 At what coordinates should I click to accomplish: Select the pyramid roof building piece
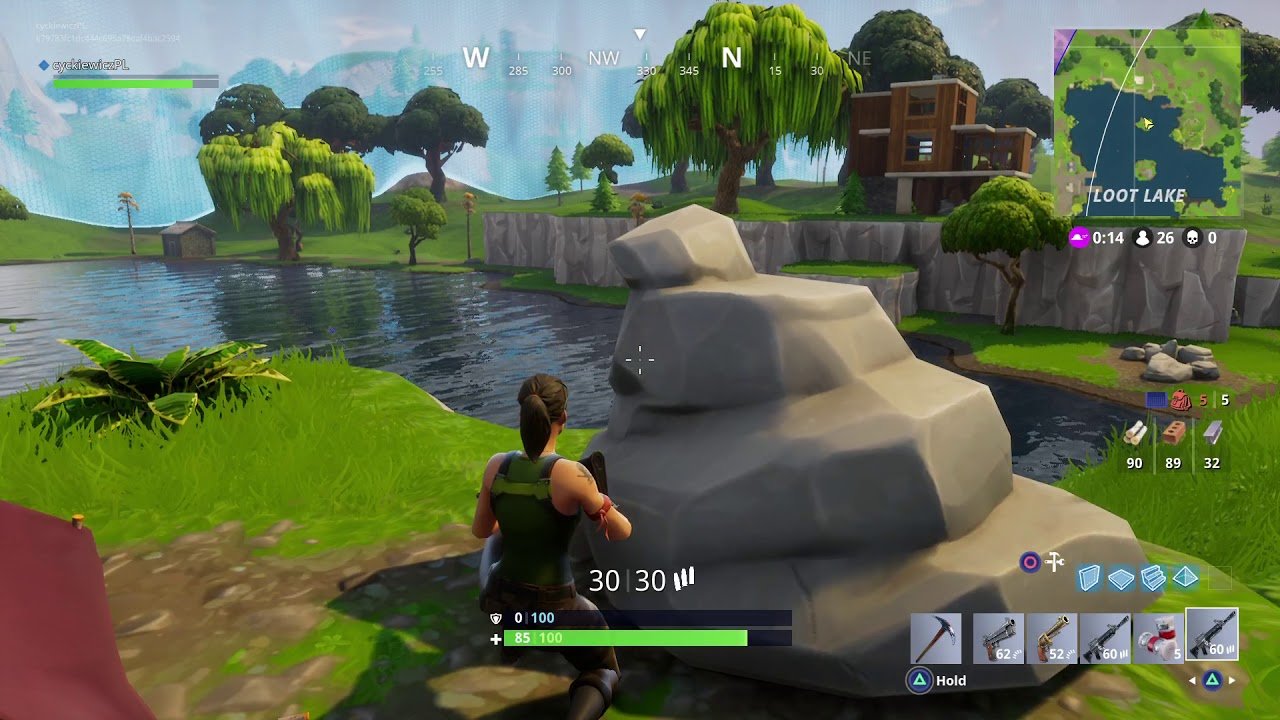(1185, 578)
